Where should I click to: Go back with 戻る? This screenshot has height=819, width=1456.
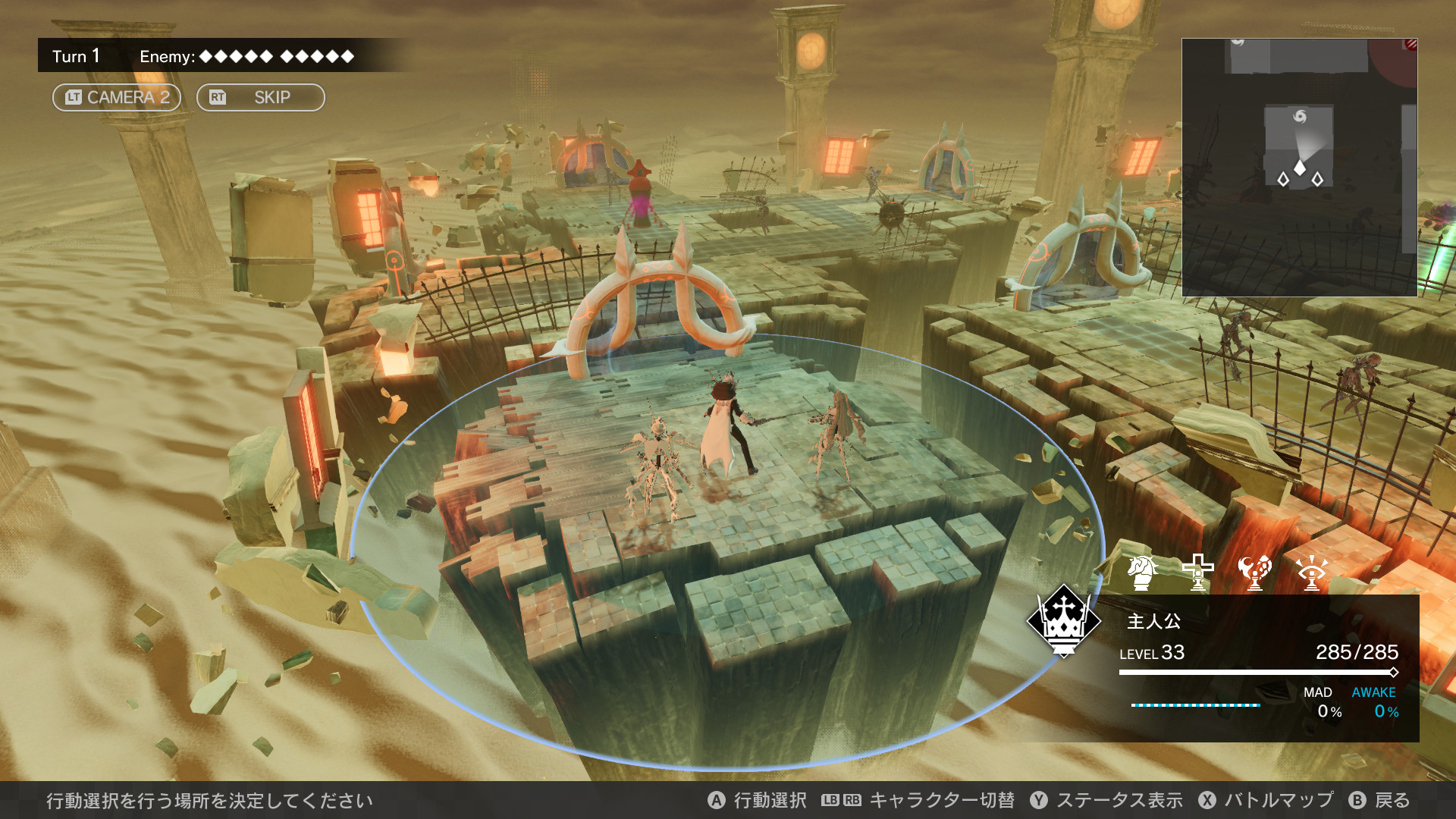pos(1379,800)
